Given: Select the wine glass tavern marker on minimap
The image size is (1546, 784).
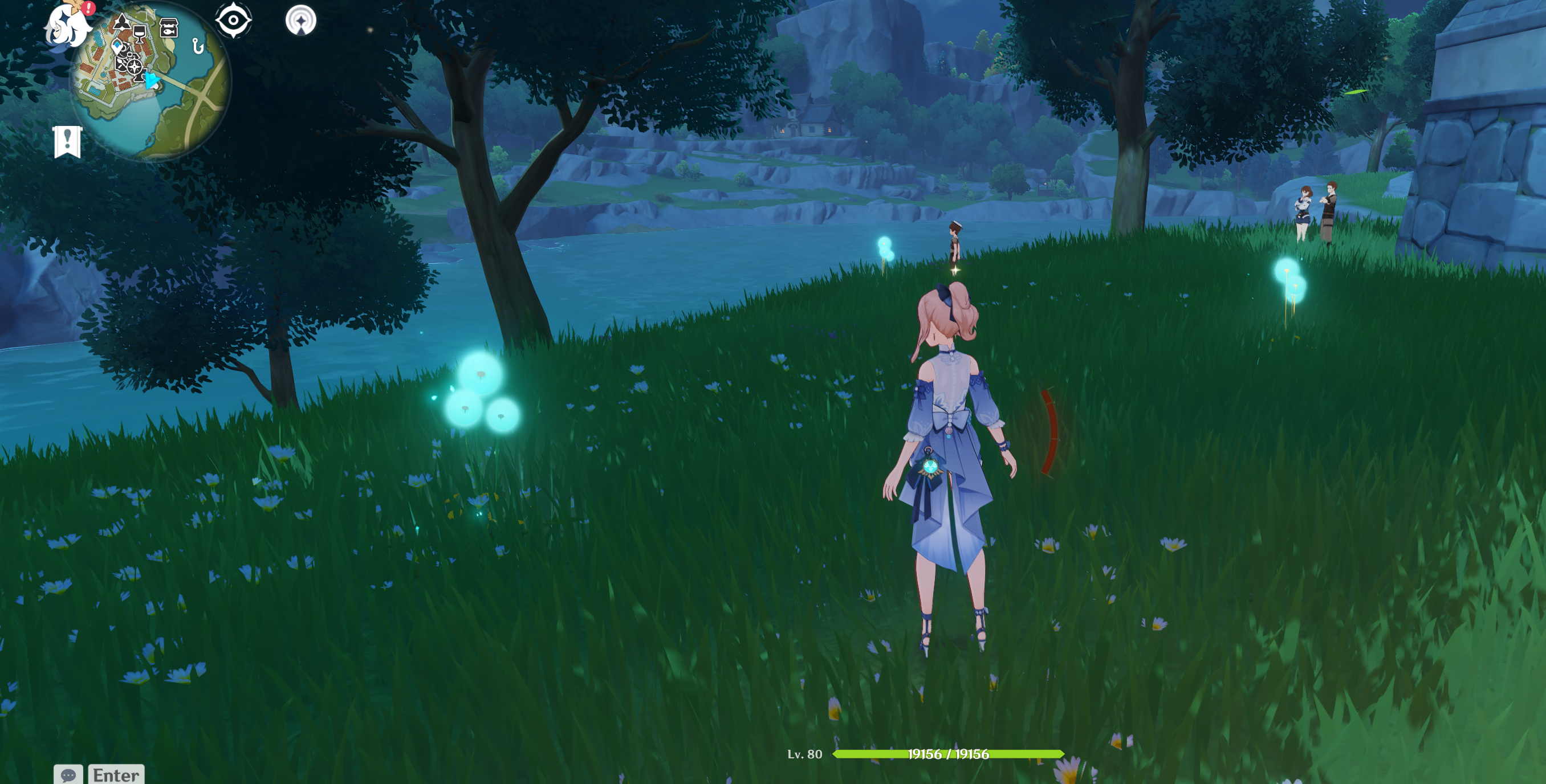Looking at the screenshot, I should [140, 32].
